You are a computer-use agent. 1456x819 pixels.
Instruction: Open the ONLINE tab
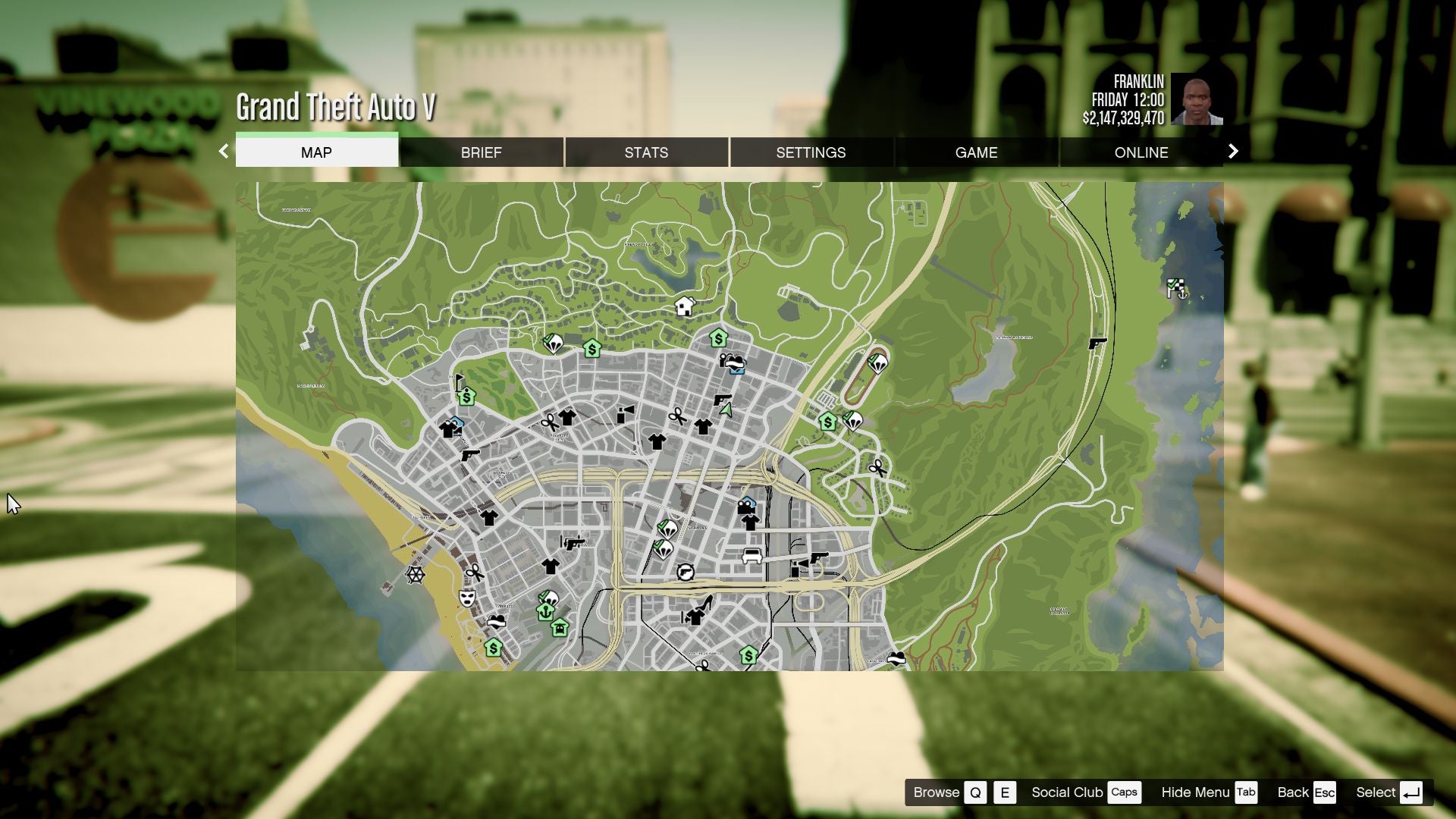pos(1141,152)
